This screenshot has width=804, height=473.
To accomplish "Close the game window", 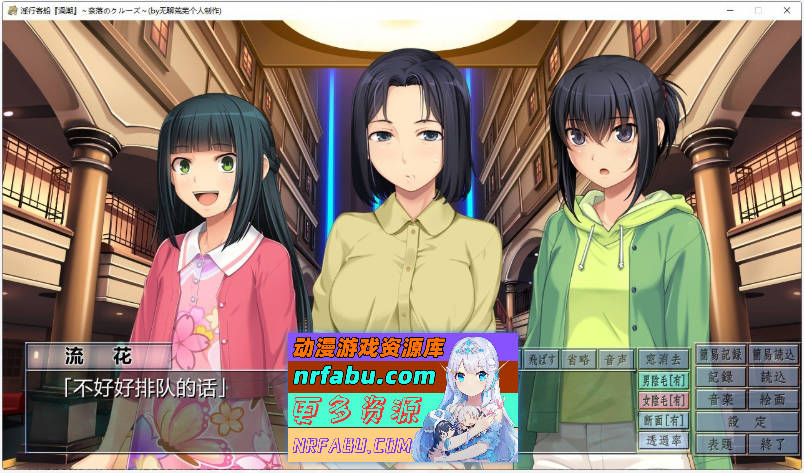I will [x=785, y=10].
